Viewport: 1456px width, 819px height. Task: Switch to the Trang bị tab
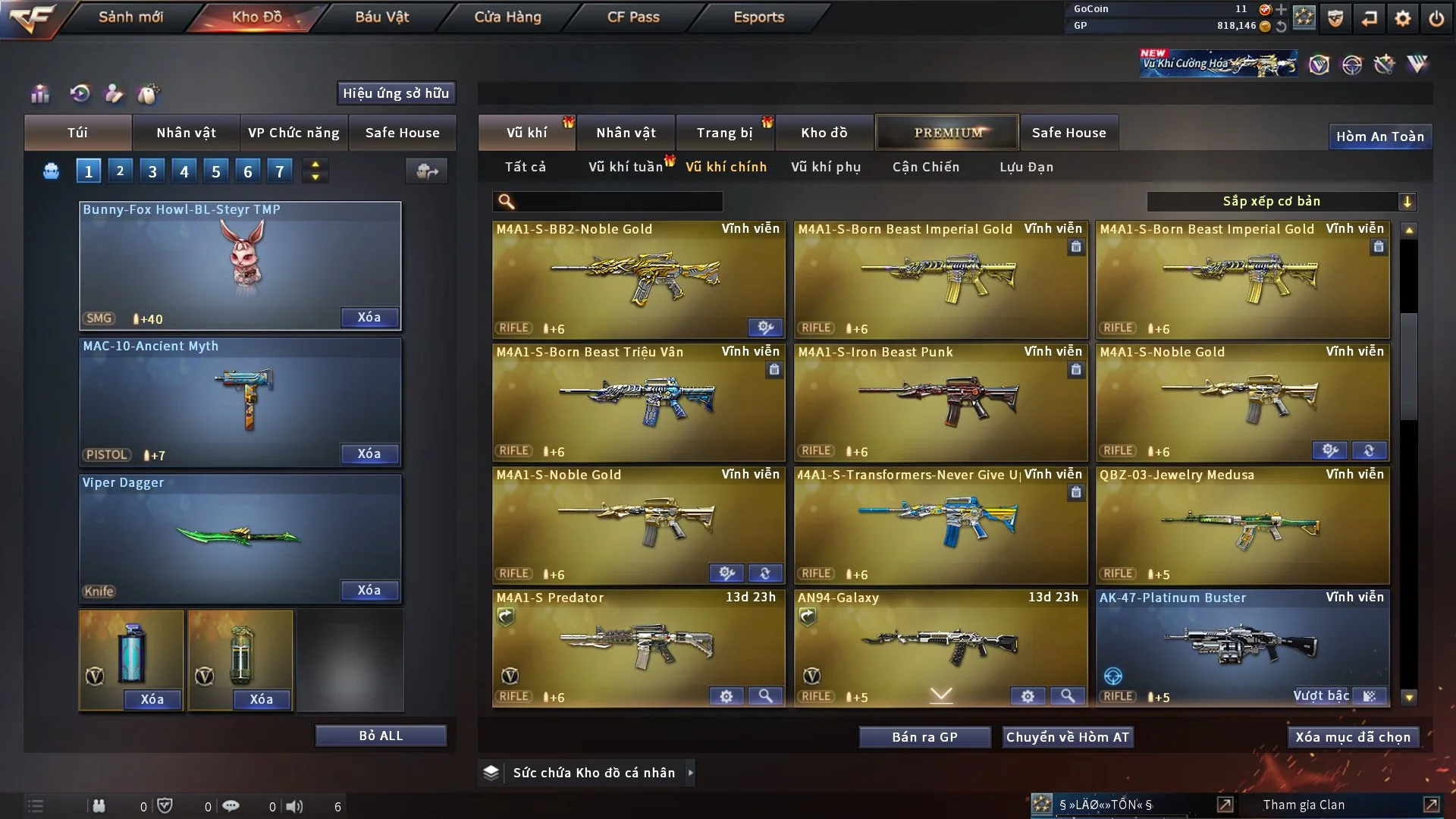click(x=724, y=133)
